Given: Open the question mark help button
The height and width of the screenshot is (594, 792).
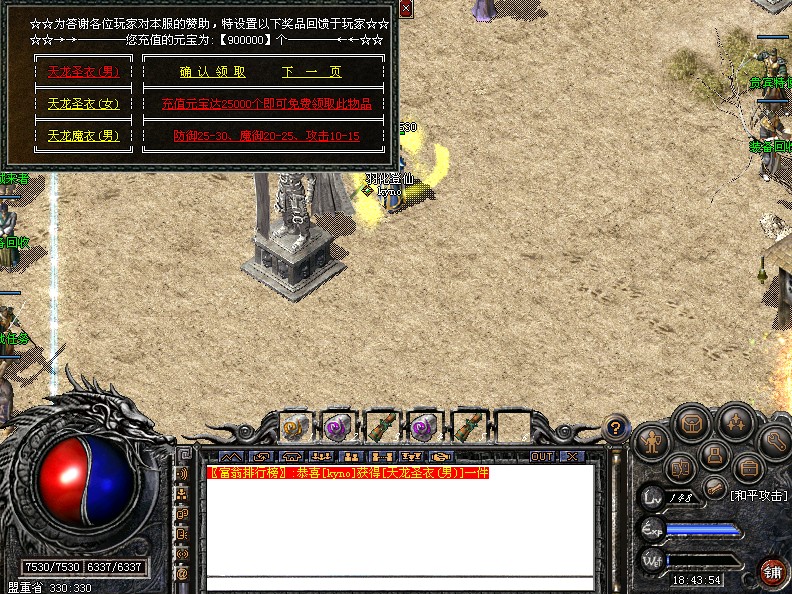Looking at the screenshot, I should click(x=617, y=425).
